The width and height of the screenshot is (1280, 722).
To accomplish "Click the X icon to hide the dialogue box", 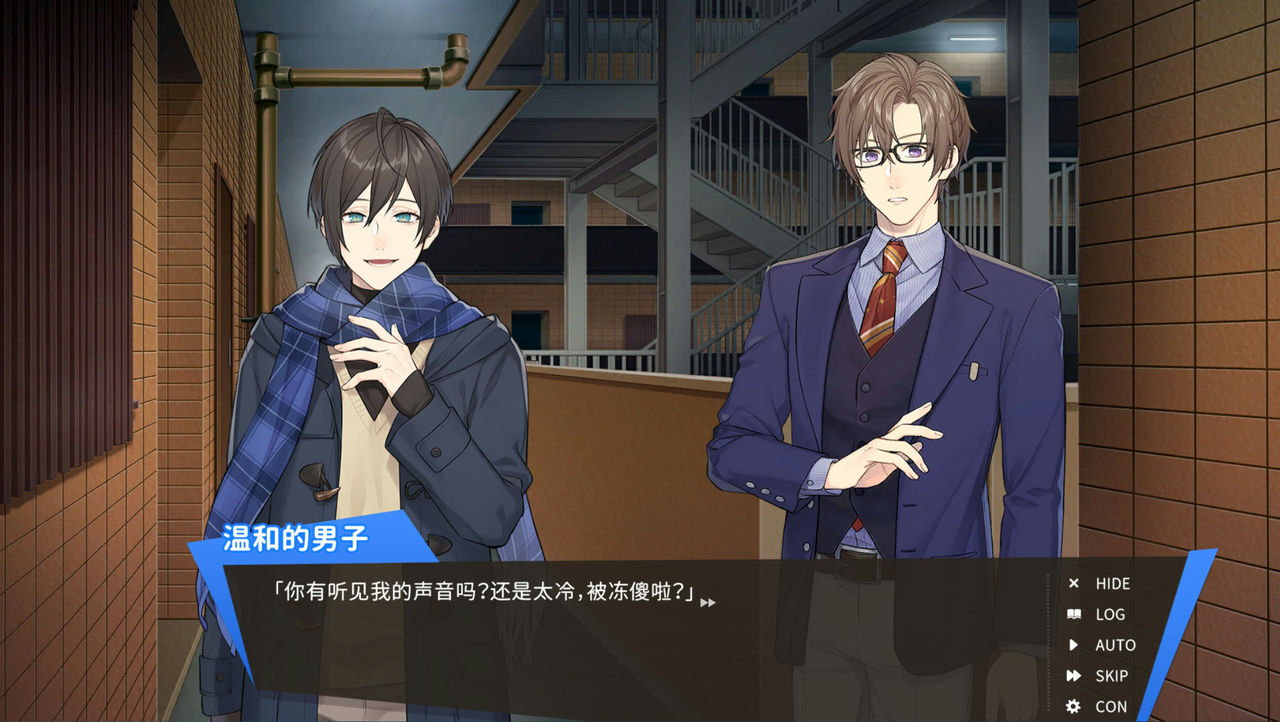I will click(1073, 584).
